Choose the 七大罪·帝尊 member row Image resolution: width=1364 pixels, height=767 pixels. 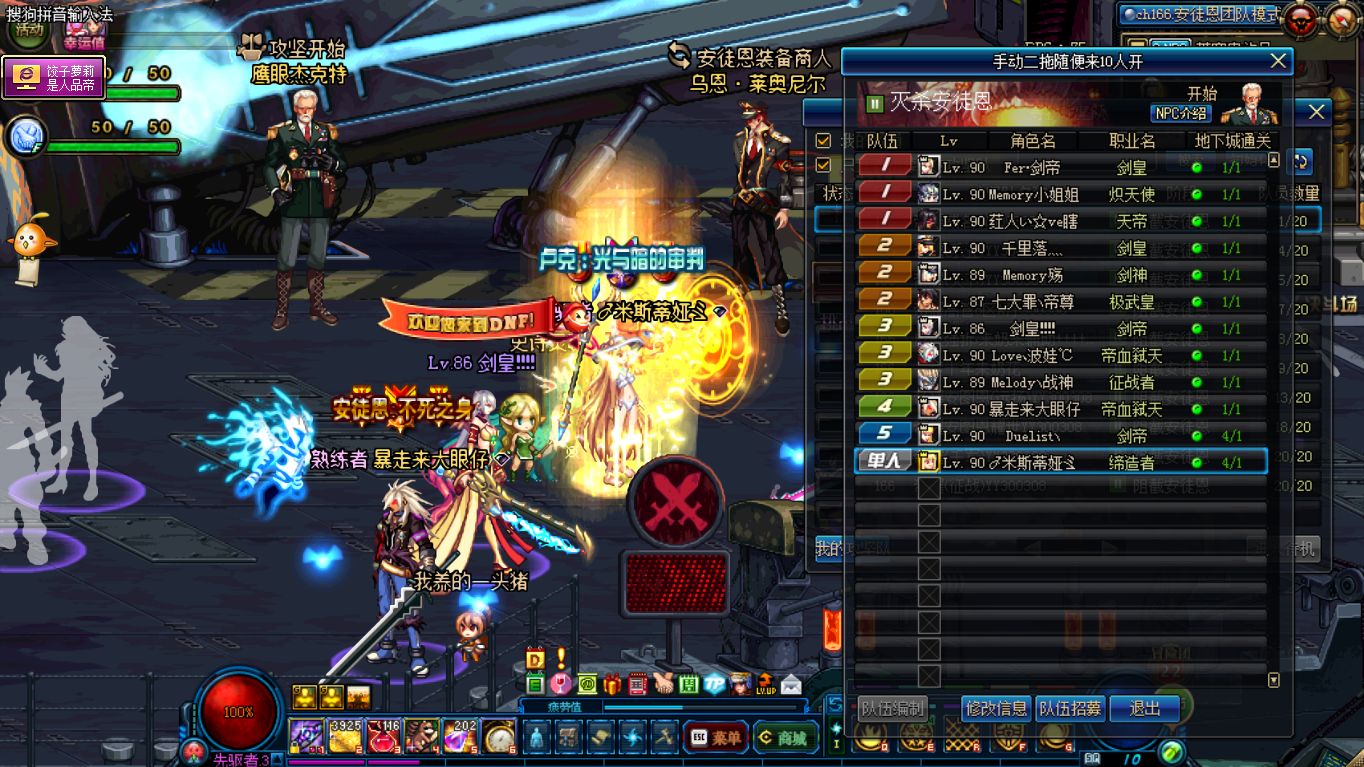click(1060, 301)
